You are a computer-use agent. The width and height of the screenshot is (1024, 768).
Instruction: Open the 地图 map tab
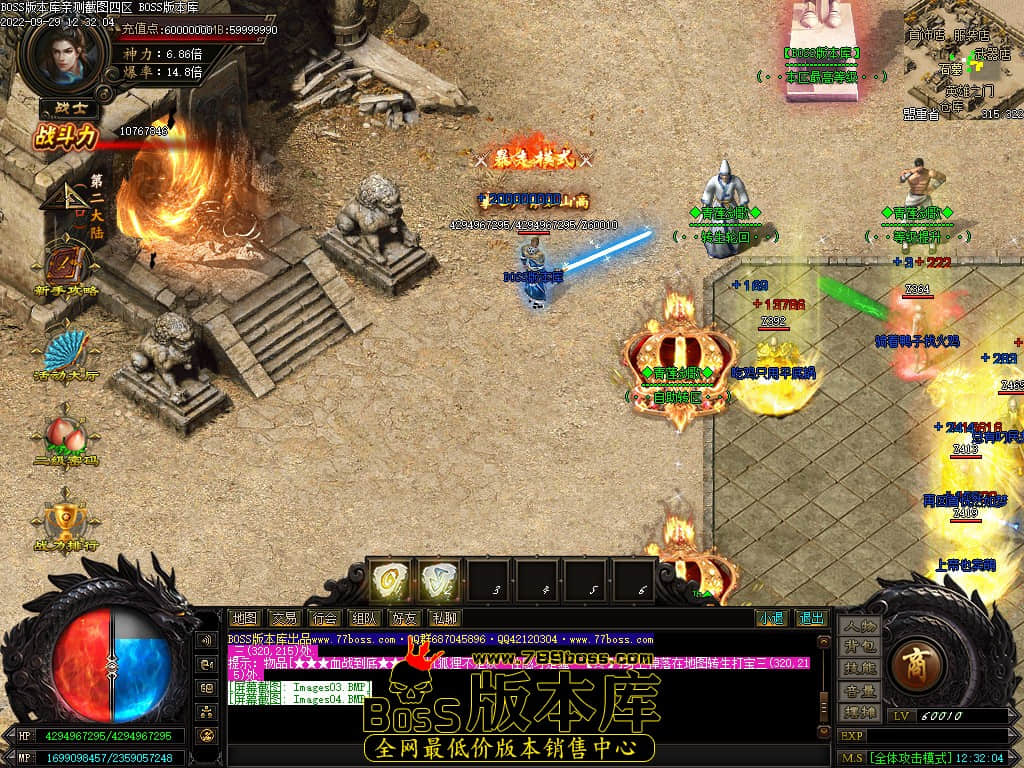click(244, 618)
